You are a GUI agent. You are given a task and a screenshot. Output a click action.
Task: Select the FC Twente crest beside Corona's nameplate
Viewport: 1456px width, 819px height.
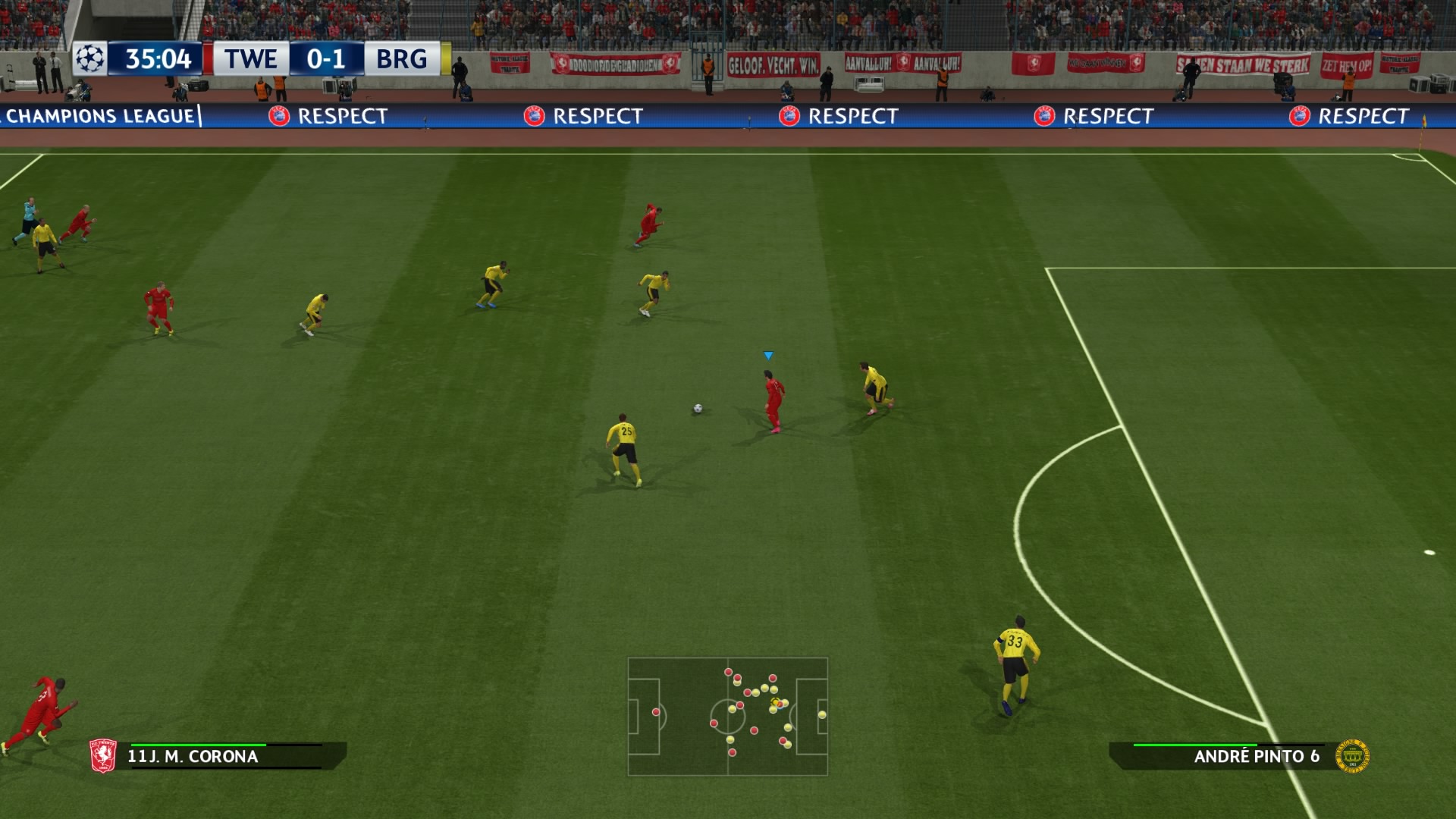tap(103, 756)
